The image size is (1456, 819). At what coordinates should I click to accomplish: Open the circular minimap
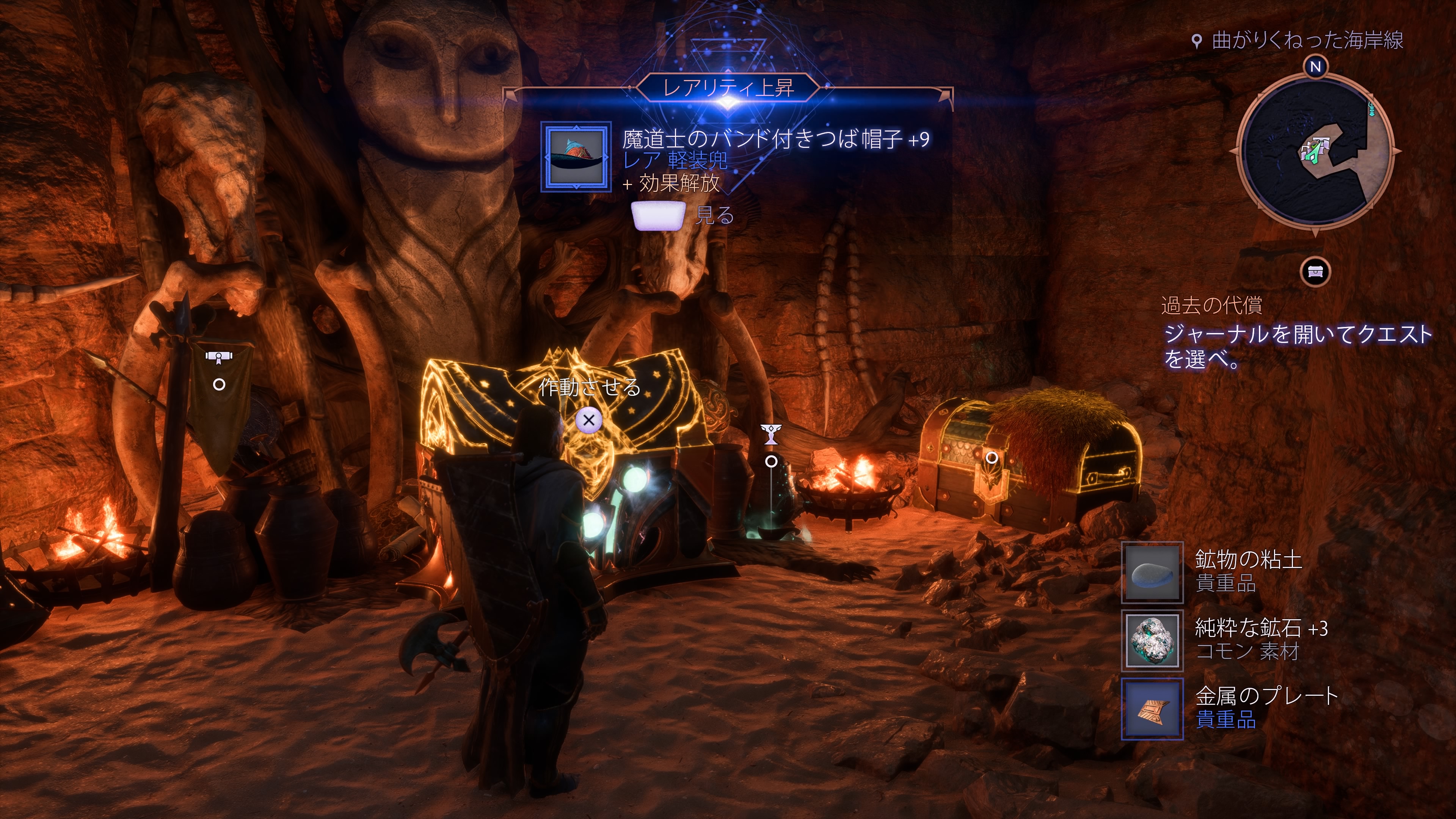tap(1315, 152)
